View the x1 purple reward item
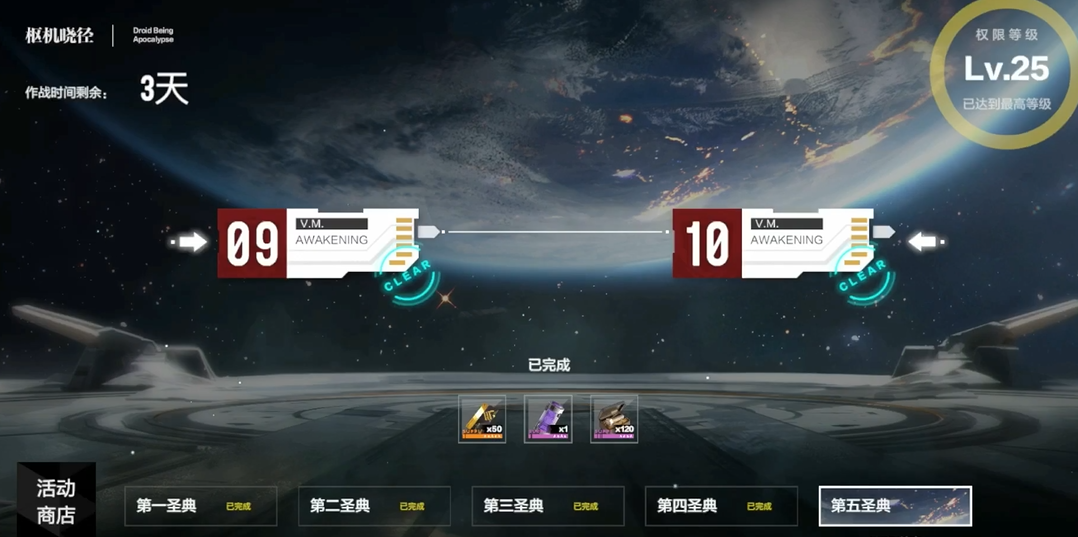This screenshot has width=1078, height=537. click(x=548, y=418)
